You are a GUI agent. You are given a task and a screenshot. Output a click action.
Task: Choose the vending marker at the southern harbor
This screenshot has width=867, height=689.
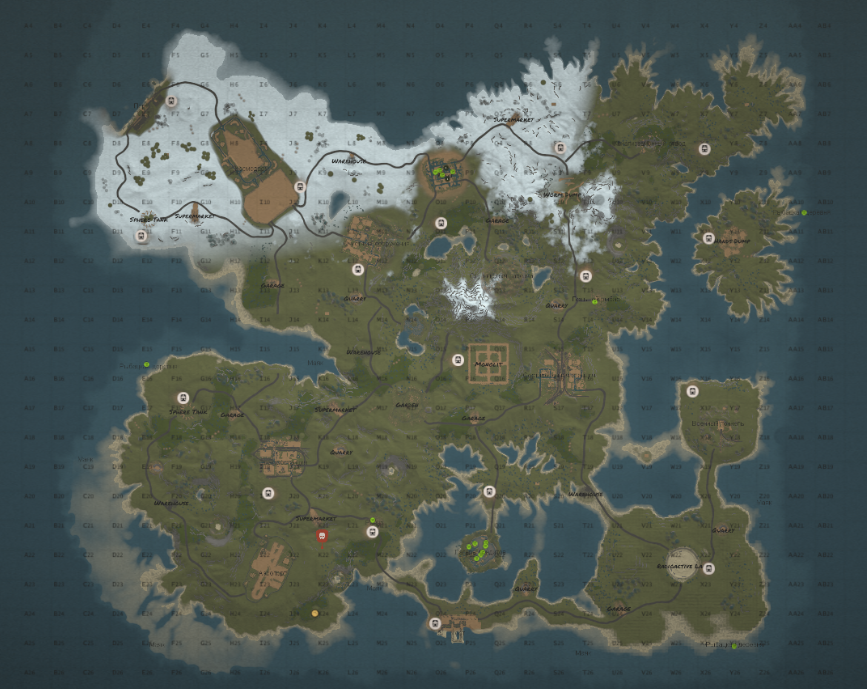[434, 624]
